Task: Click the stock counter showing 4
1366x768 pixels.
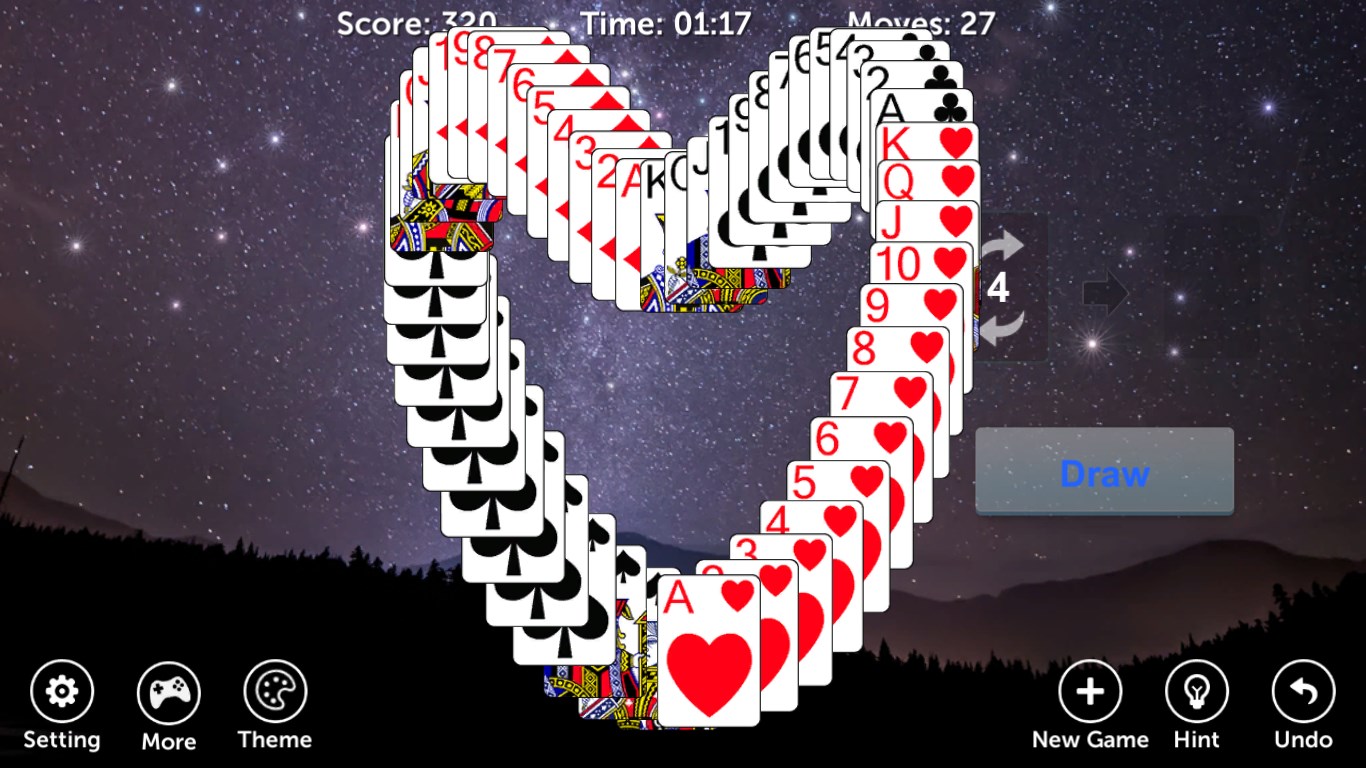Action: point(1001,290)
